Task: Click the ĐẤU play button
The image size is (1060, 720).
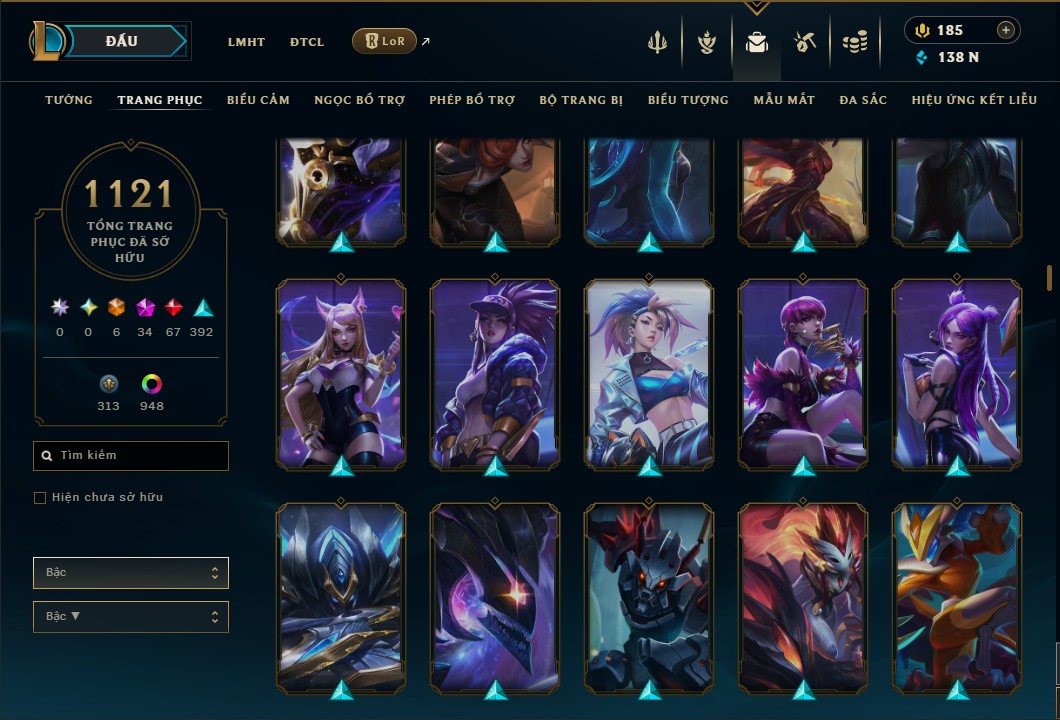Action: point(123,41)
